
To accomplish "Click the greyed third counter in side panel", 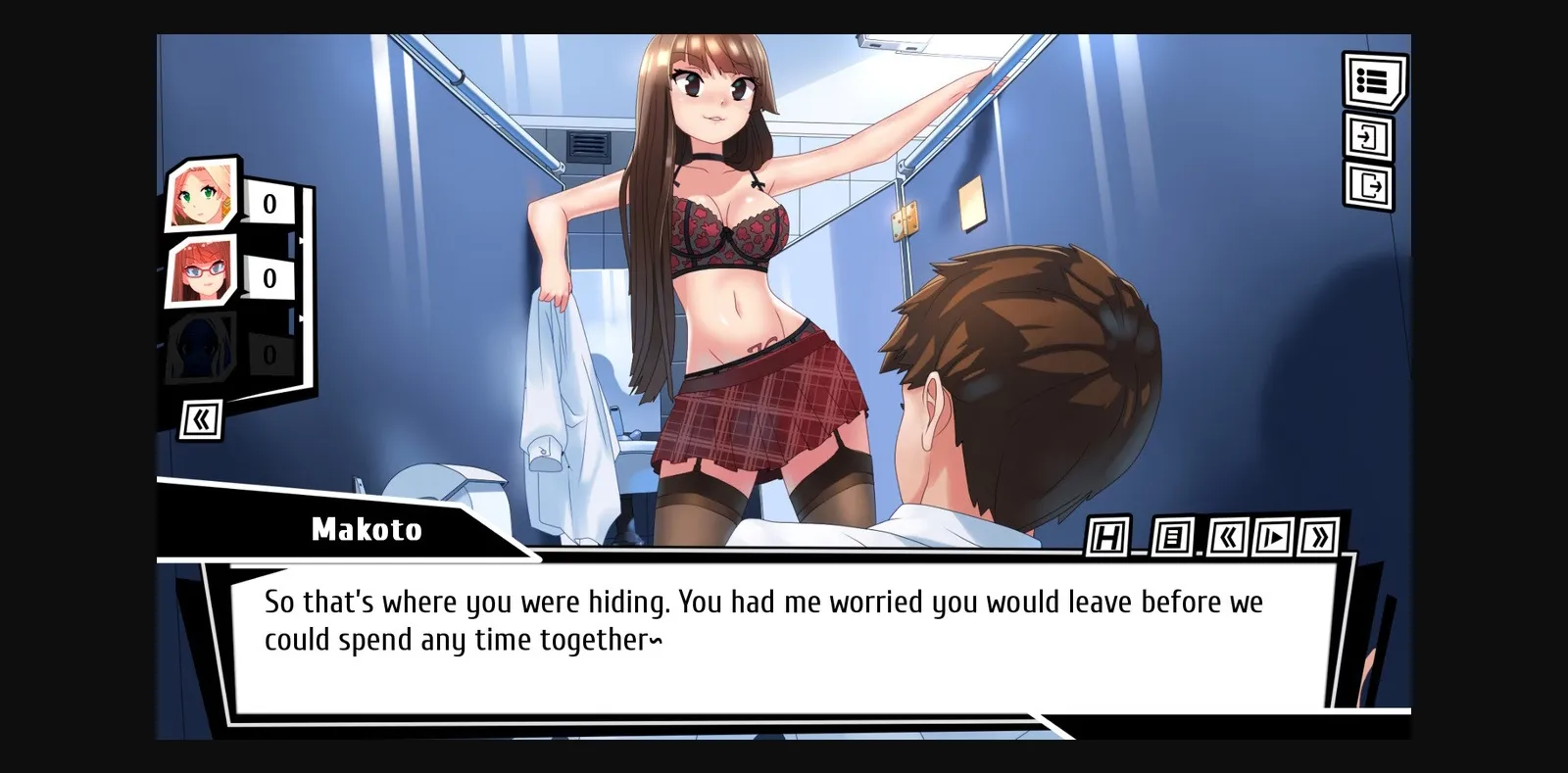I will coord(267,351).
